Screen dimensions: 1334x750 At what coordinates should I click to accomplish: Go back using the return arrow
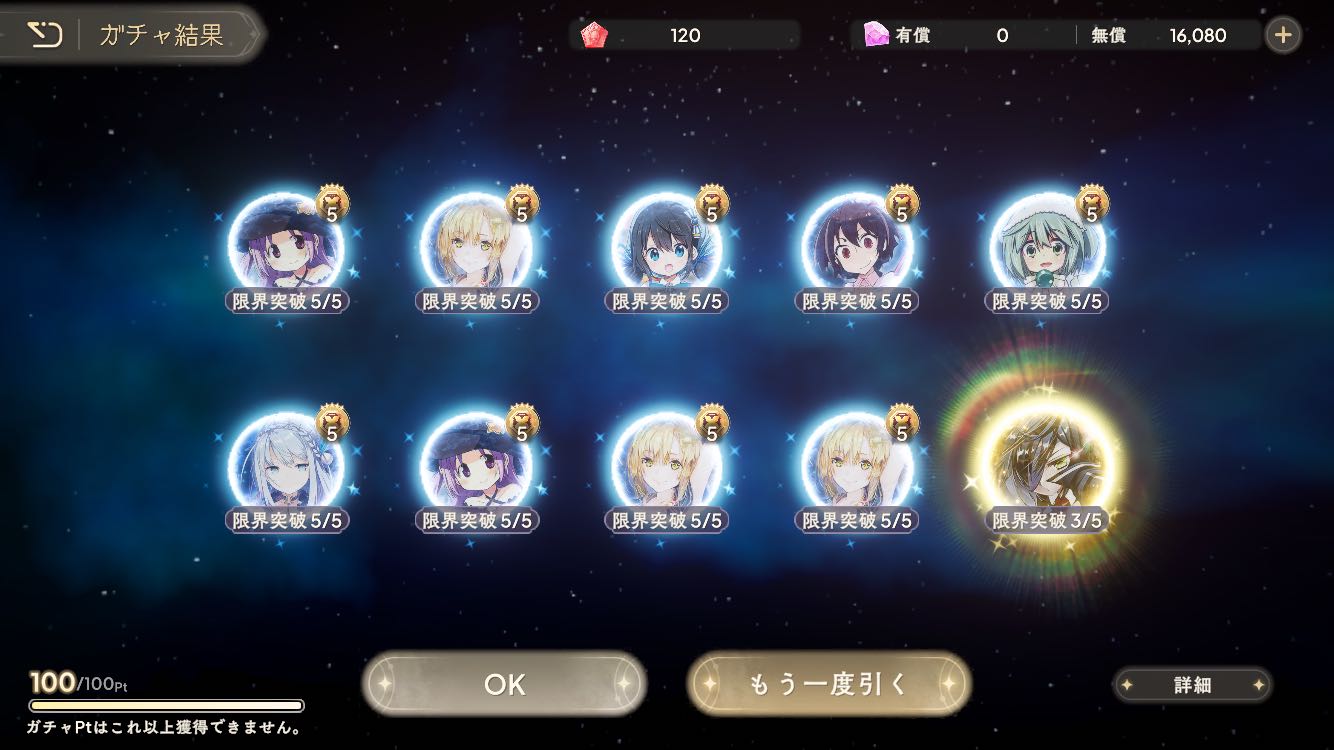point(43,36)
